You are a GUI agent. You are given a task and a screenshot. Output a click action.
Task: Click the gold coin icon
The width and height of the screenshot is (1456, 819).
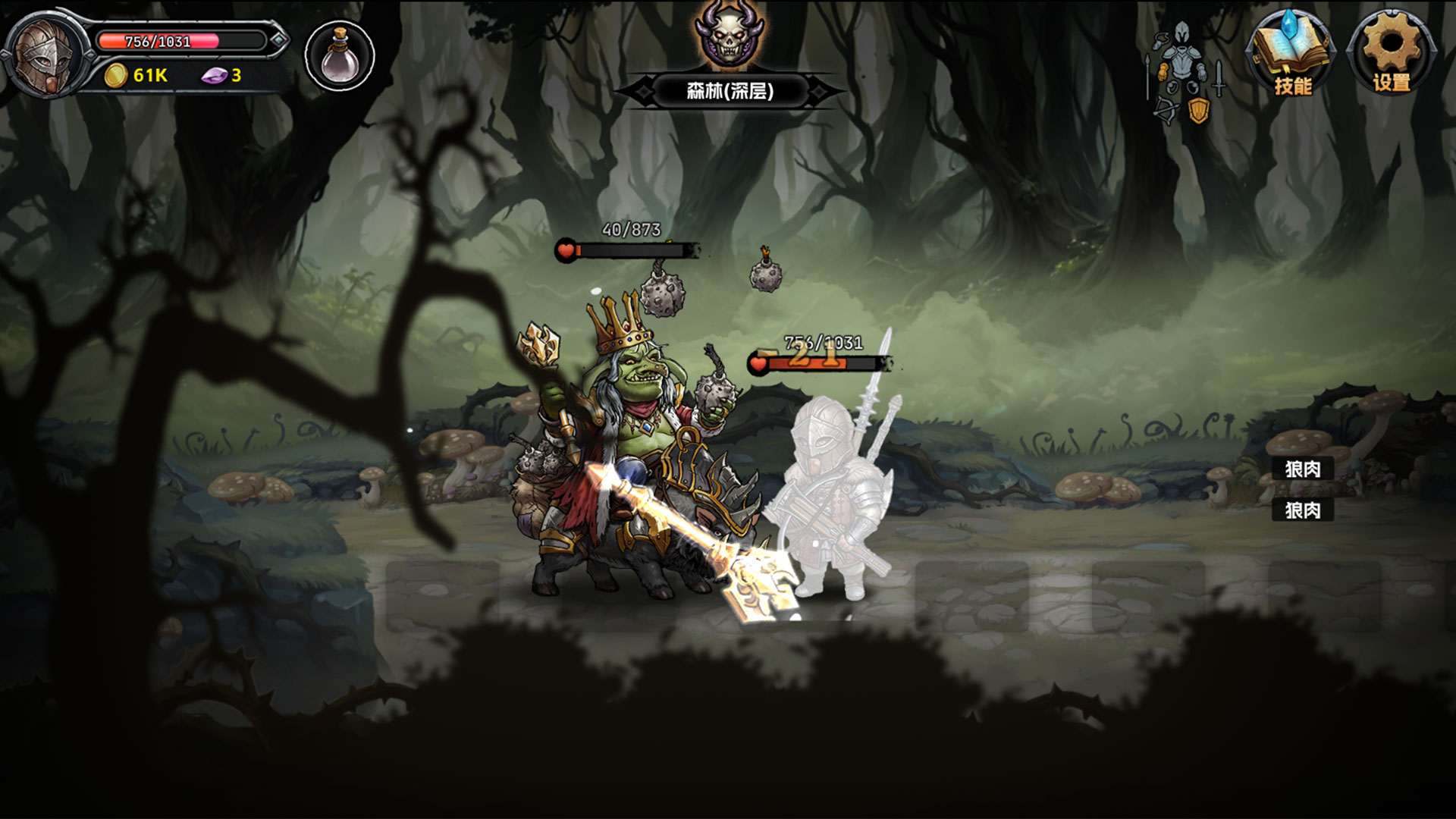[115, 76]
